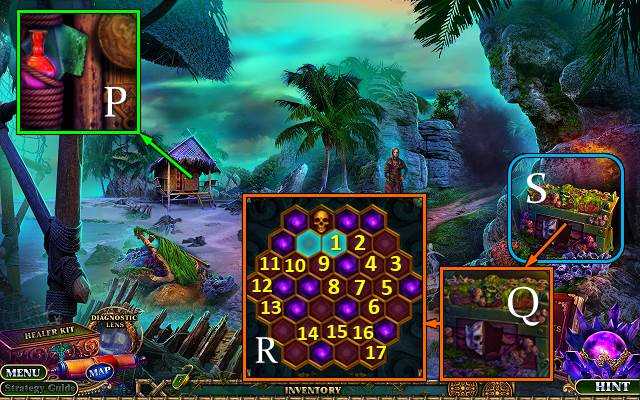Choose hex tile numbered 11
Image resolution: width=640 pixels, height=400 pixels.
click(x=269, y=264)
